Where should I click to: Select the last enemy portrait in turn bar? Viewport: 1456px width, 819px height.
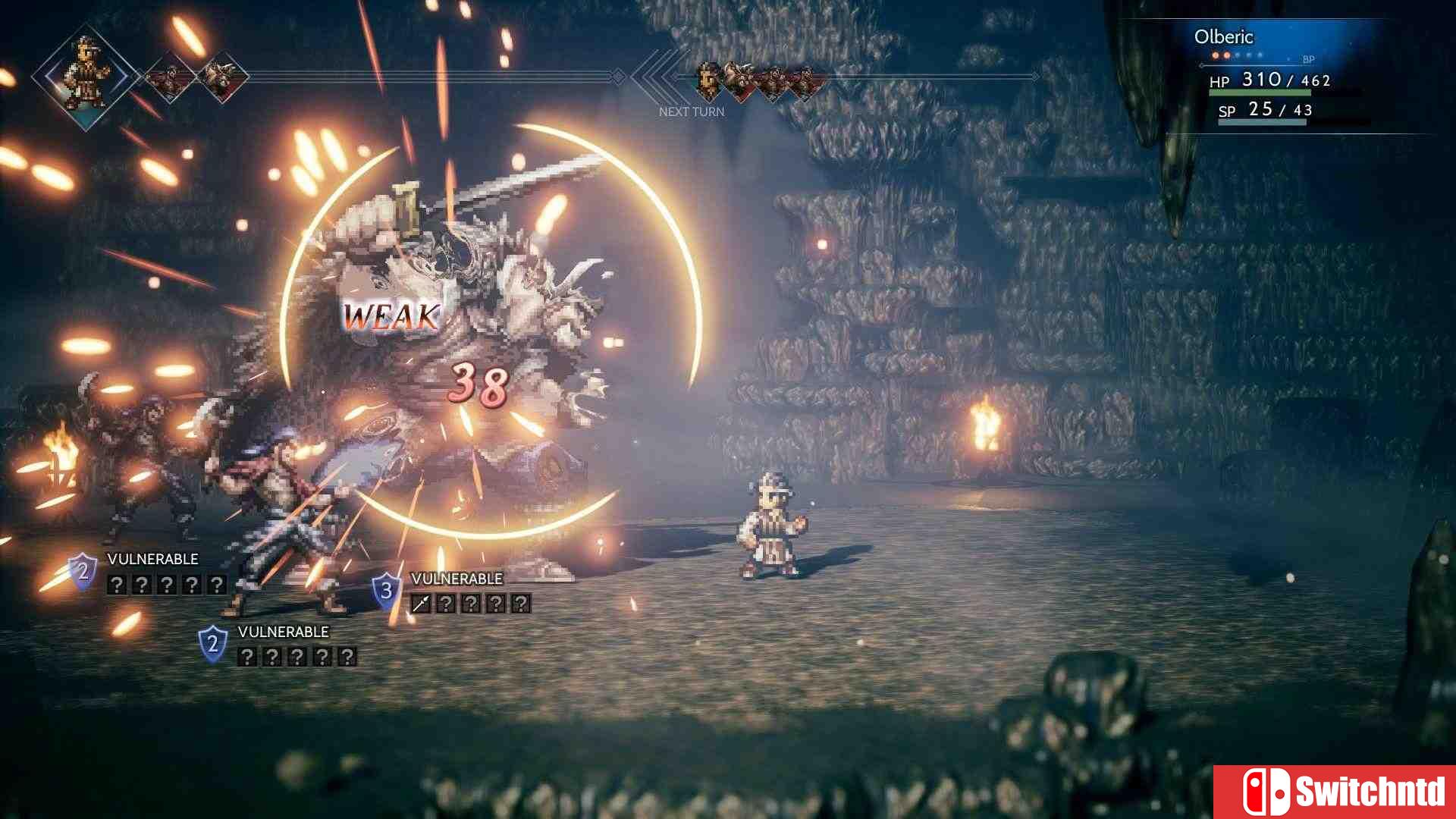(806, 80)
